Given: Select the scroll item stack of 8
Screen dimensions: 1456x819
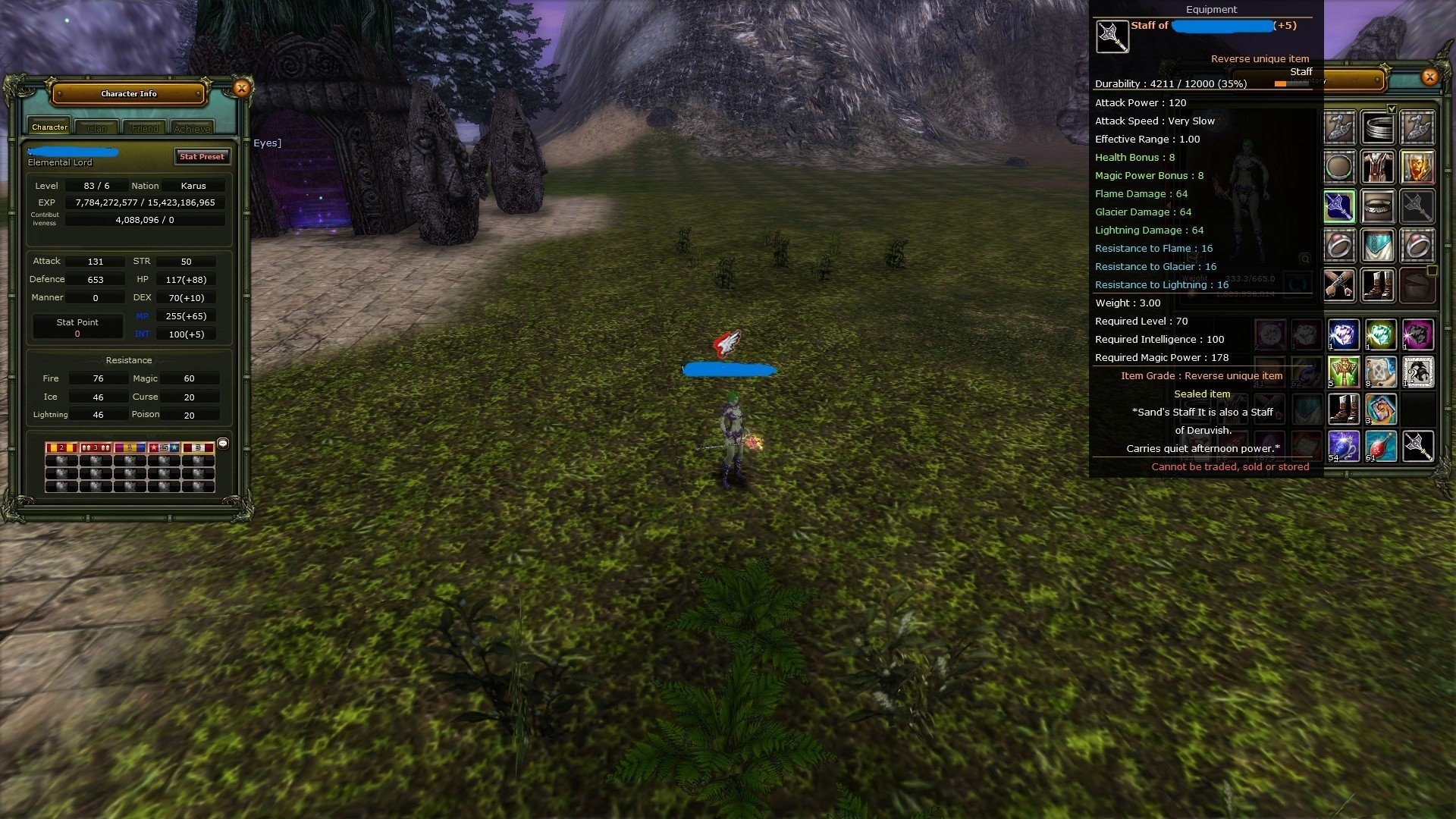Looking at the screenshot, I should click(x=1381, y=372).
